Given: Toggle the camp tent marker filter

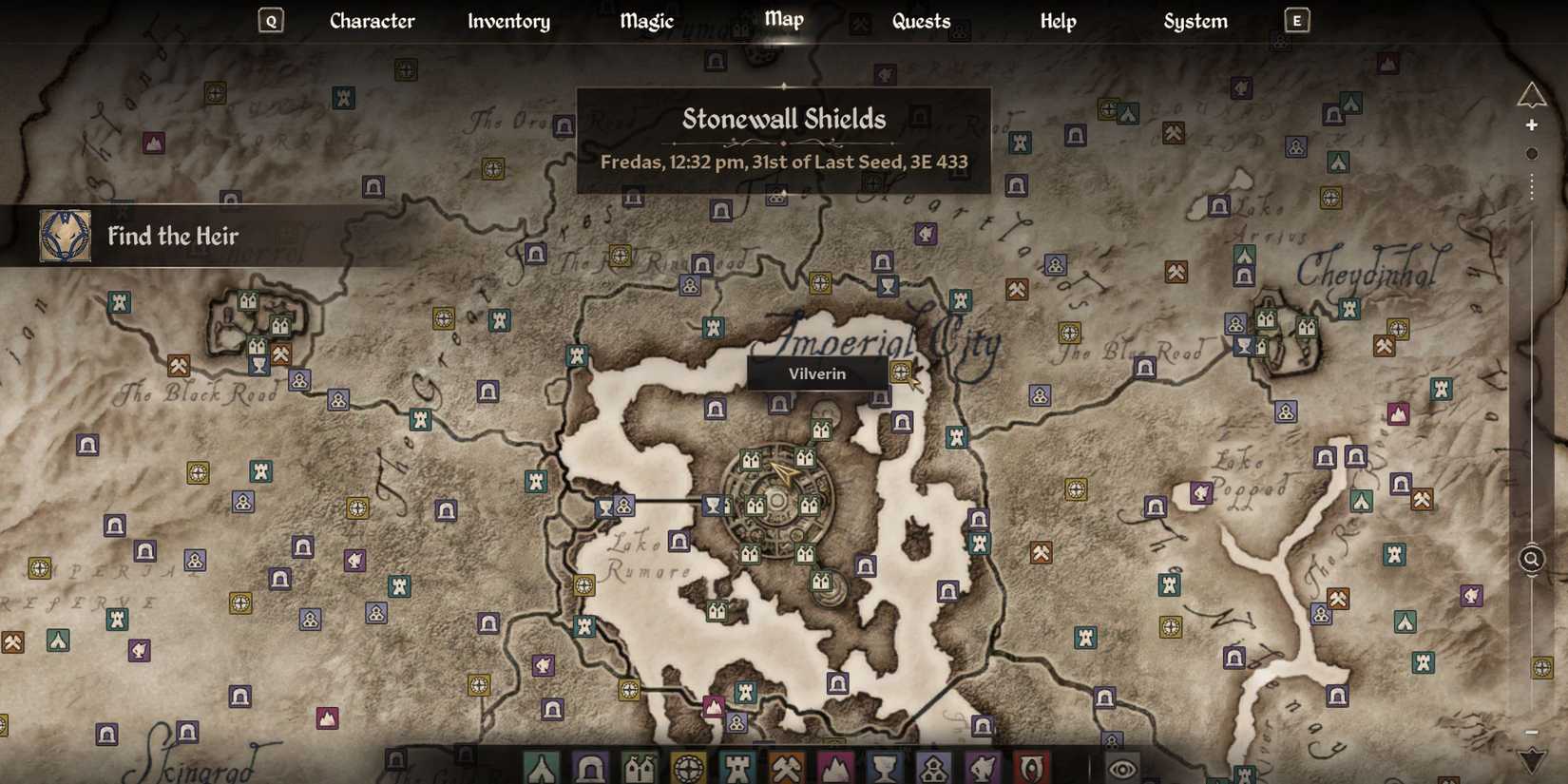Looking at the screenshot, I should [x=542, y=770].
